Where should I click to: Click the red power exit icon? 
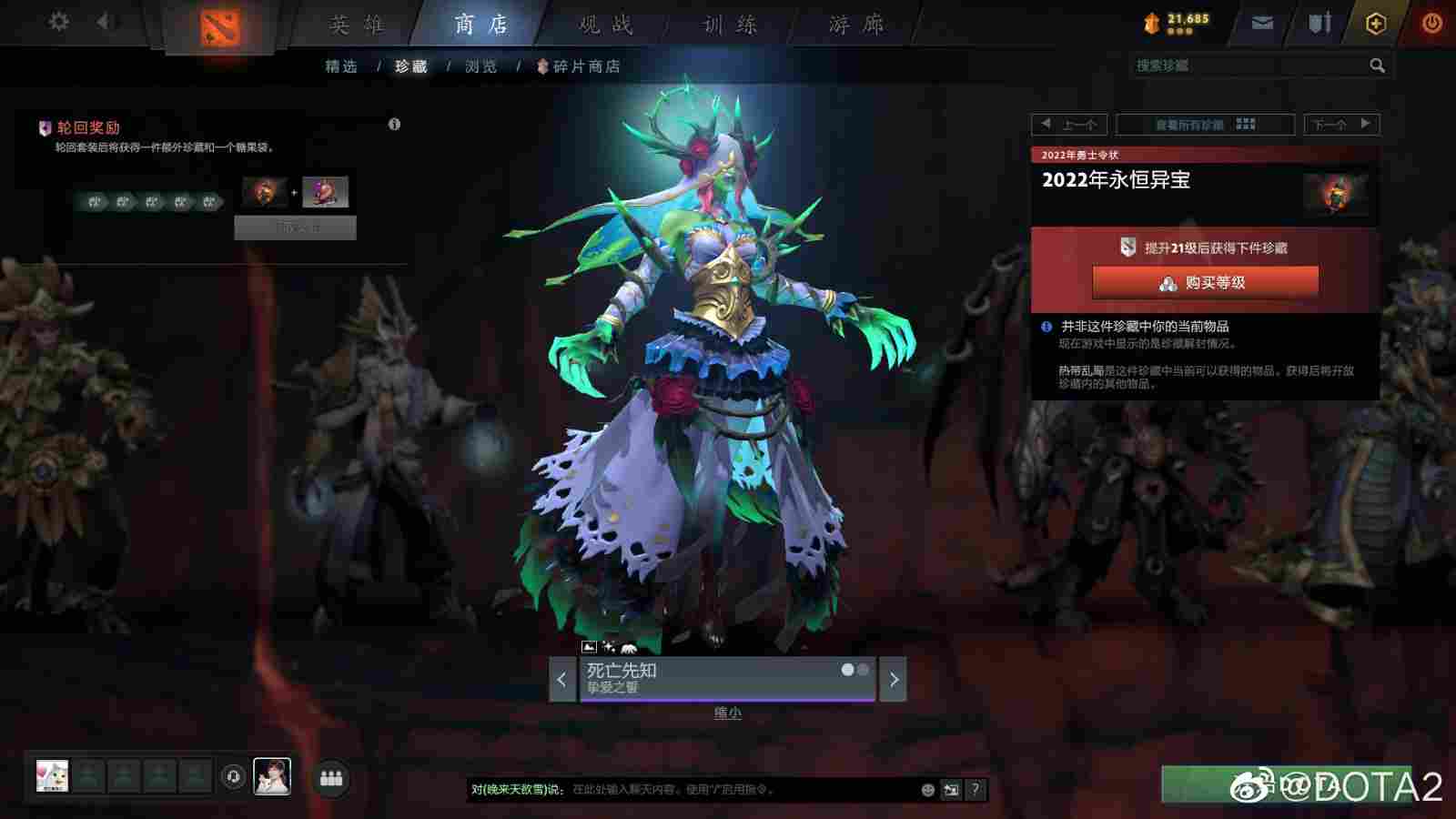(x=1431, y=23)
